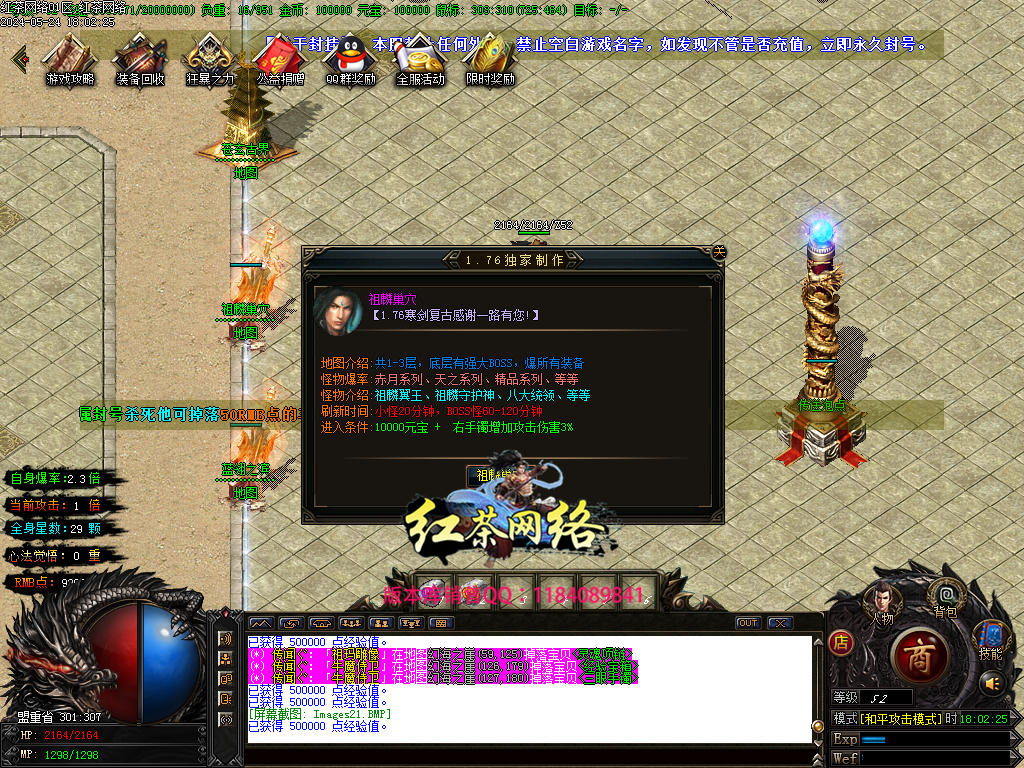Click the small round 店 store button
Viewport: 1024px width, 768px height.
(842, 643)
